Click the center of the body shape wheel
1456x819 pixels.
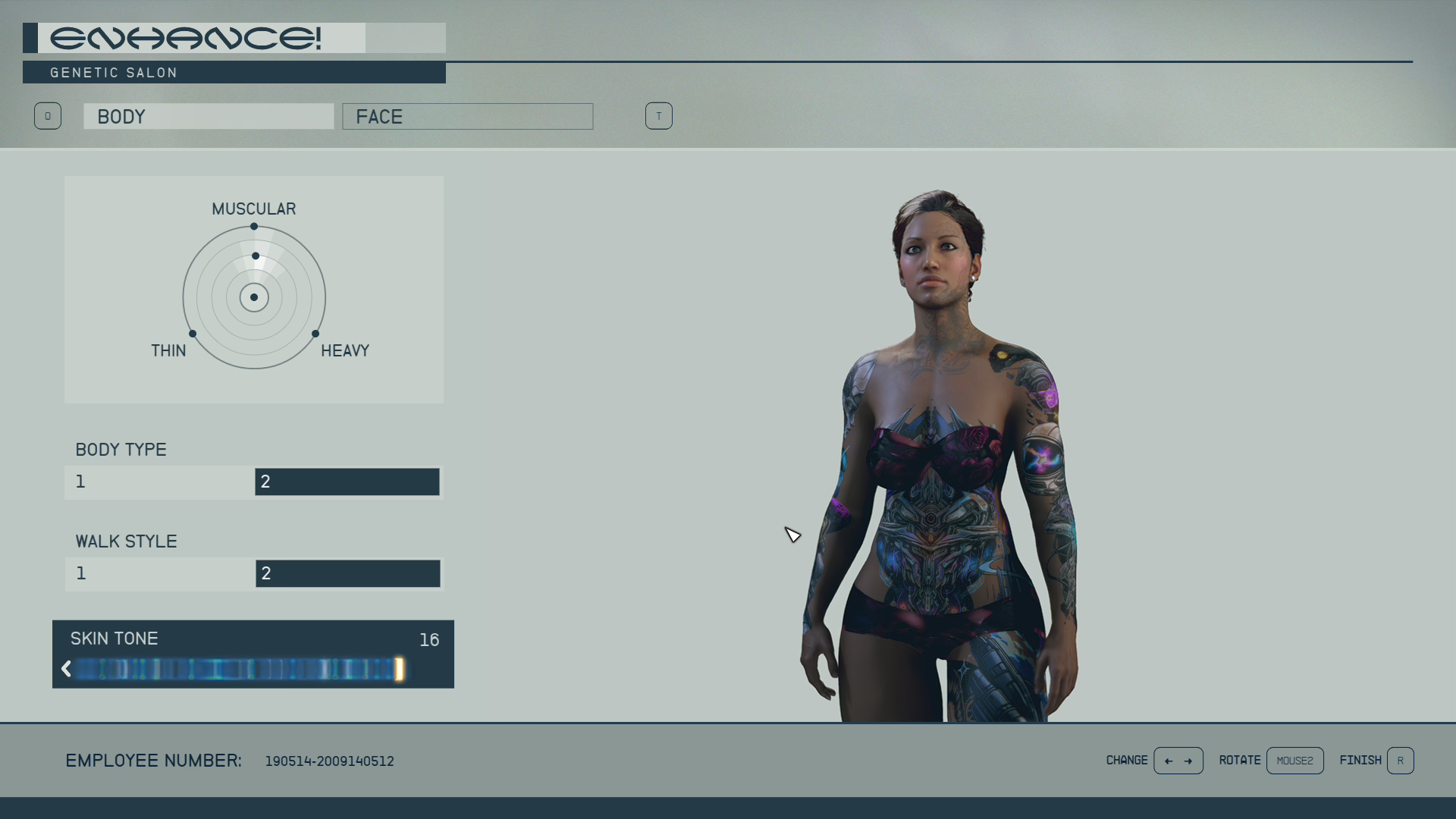pos(254,297)
